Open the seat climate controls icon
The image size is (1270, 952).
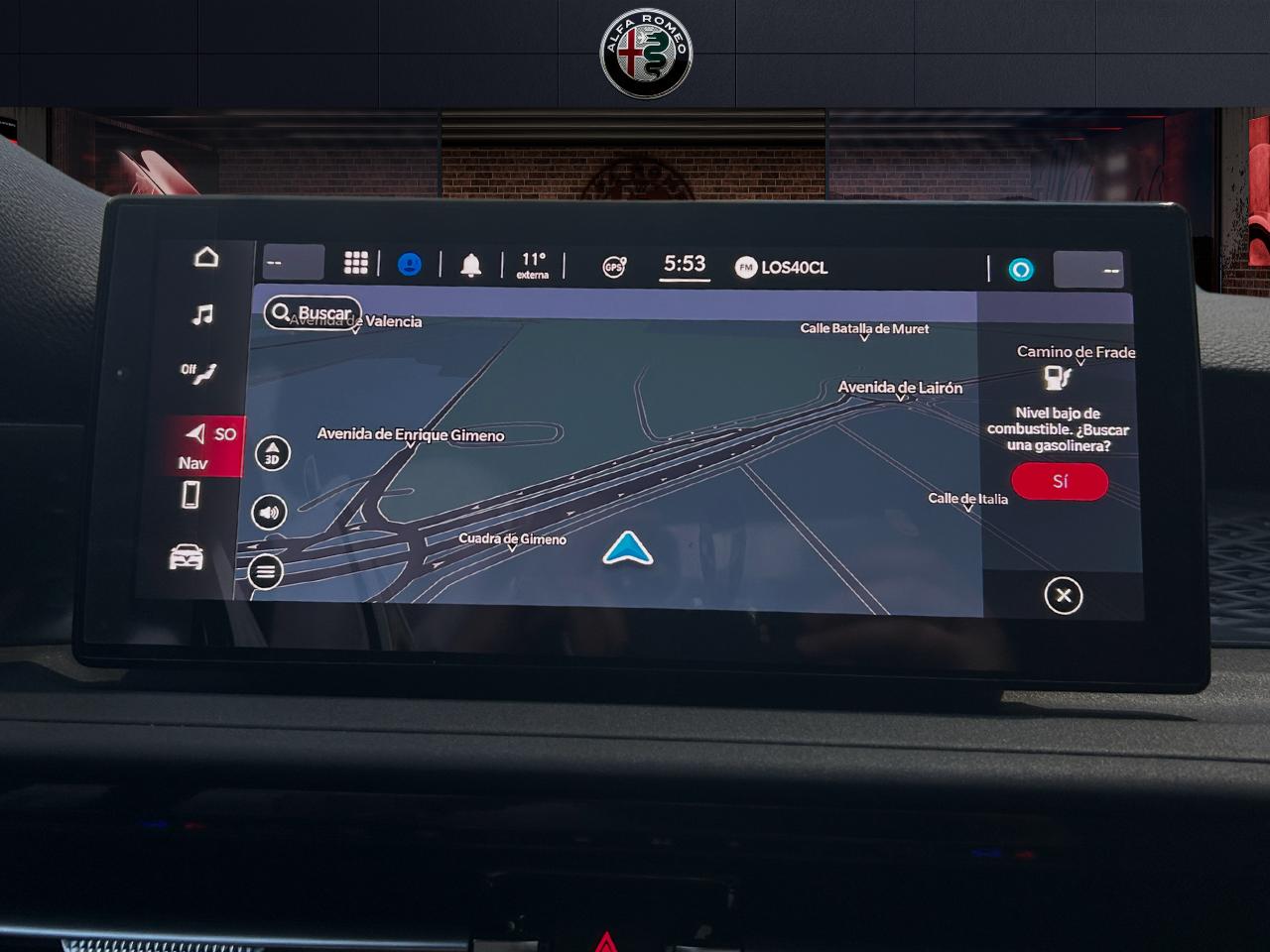[198, 373]
